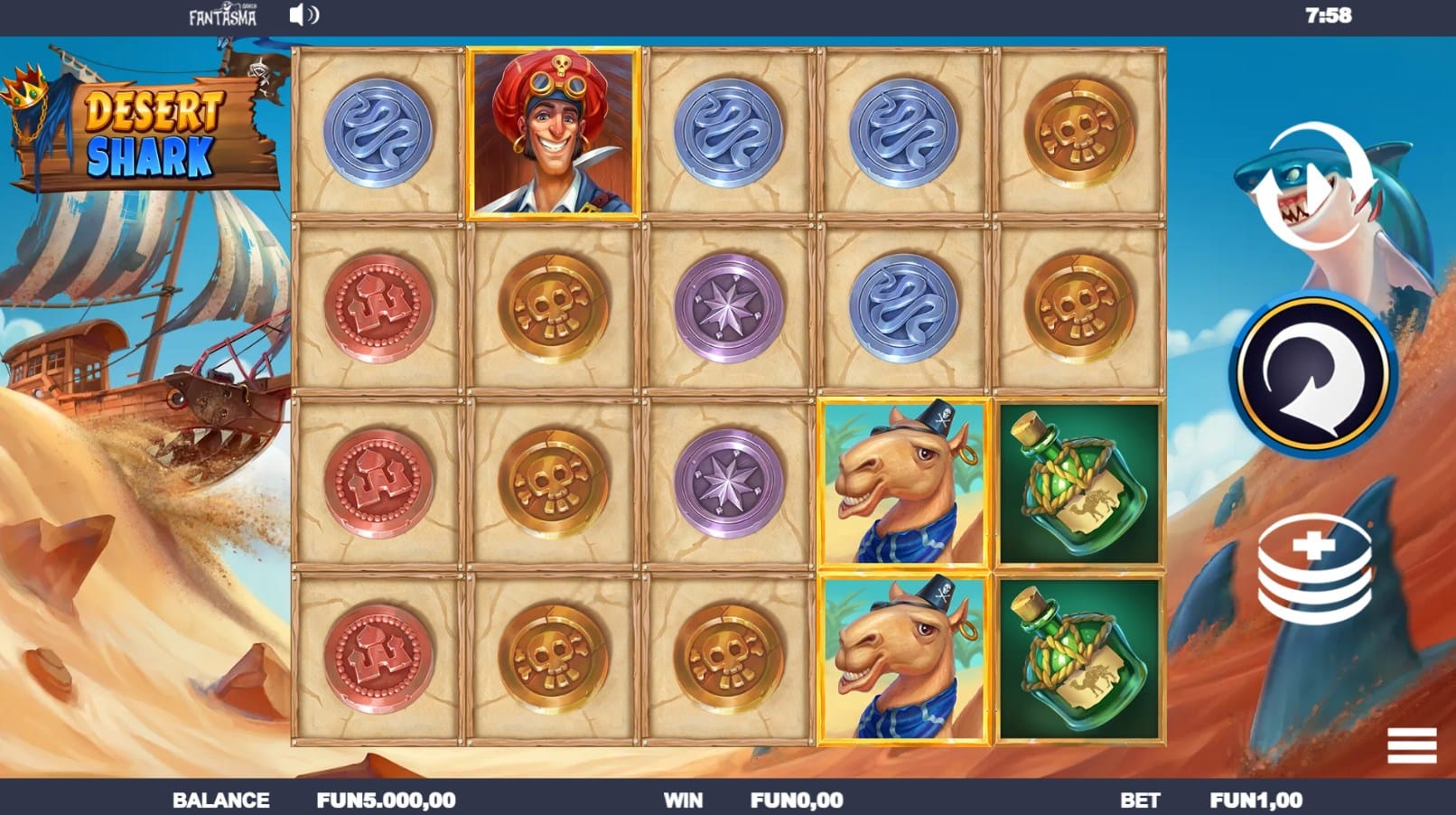Open the hamburger menu
This screenshot has width=1456, height=815.
(x=1411, y=745)
